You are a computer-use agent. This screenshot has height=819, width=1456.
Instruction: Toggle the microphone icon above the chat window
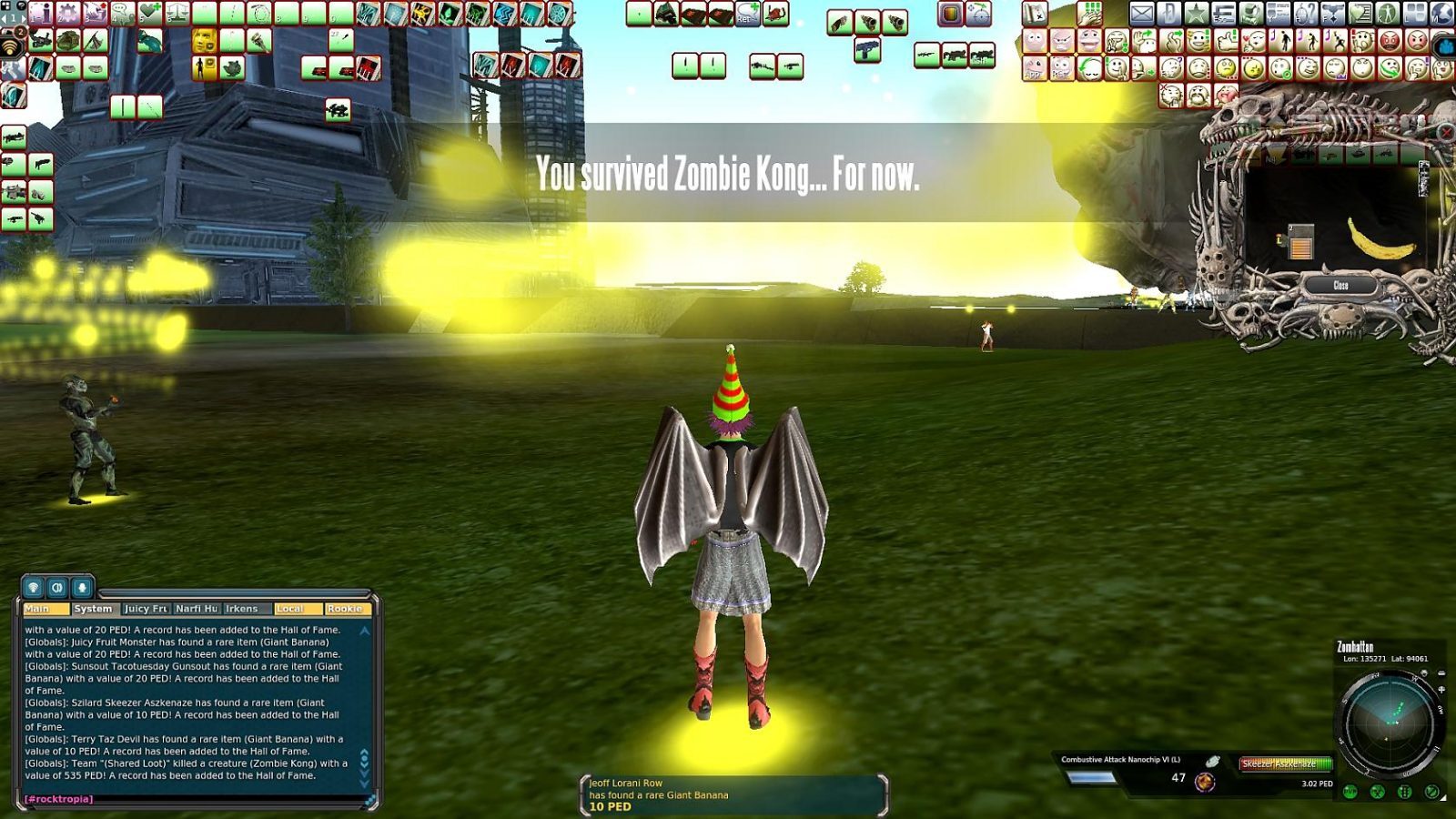point(82,588)
